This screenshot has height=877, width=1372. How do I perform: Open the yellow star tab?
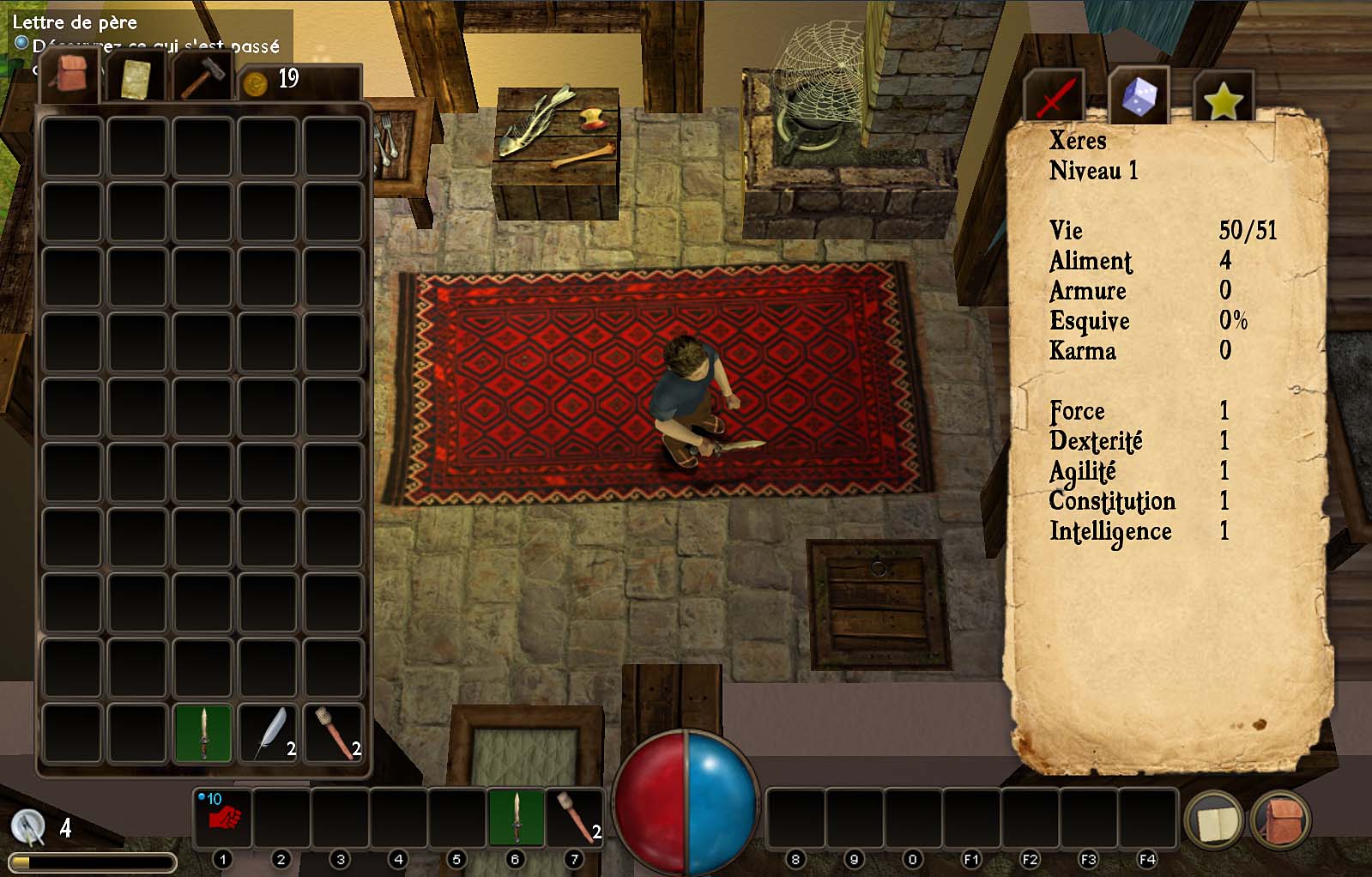(x=1223, y=100)
